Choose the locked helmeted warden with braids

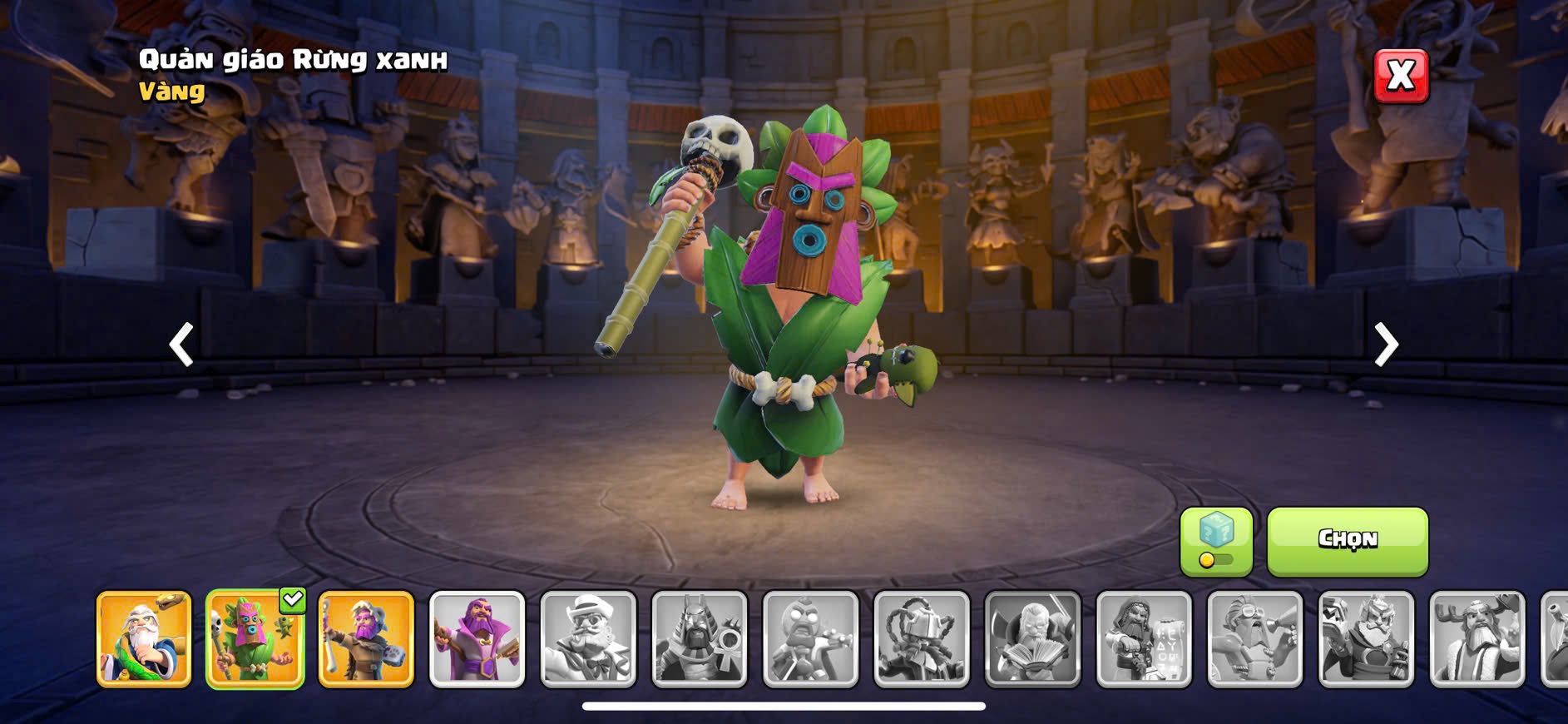pyautogui.click(x=922, y=639)
